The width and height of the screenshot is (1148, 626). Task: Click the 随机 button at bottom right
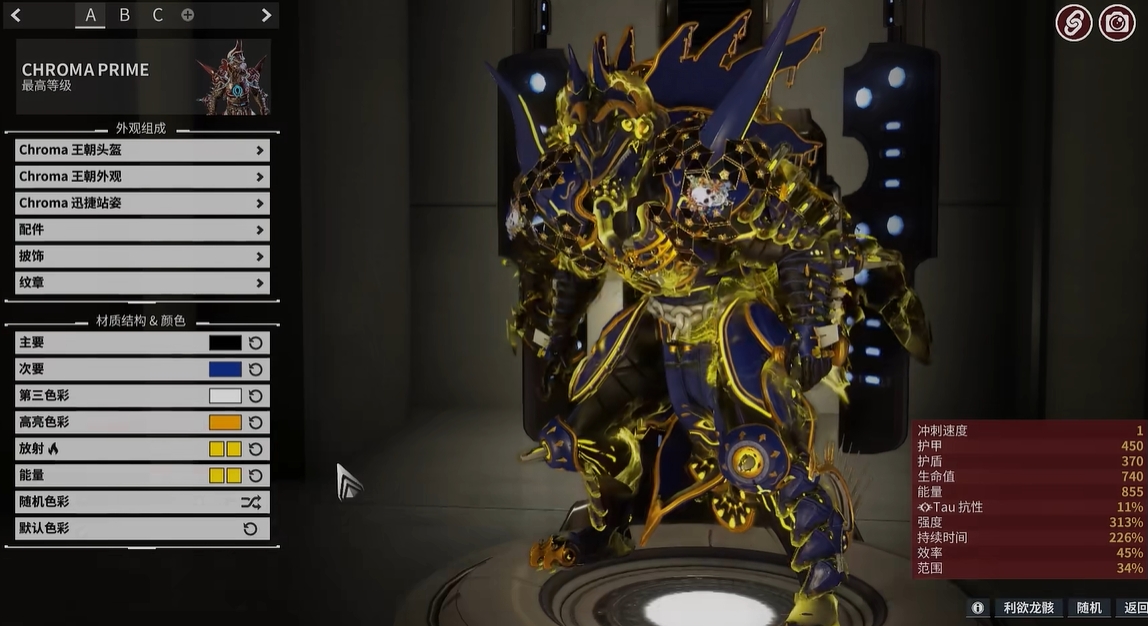pyautogui.click(x=1089, y=608)
